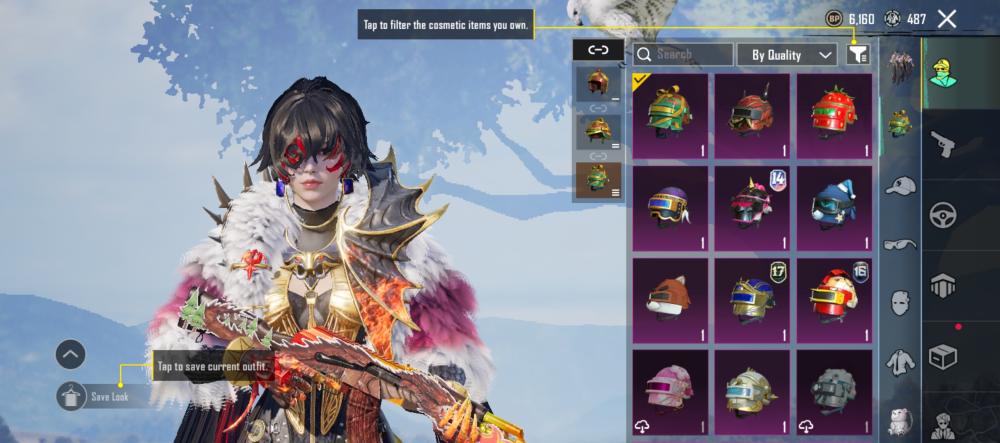Click the Search input field
Screen dimensions: 1000x443
coord(683,55)
